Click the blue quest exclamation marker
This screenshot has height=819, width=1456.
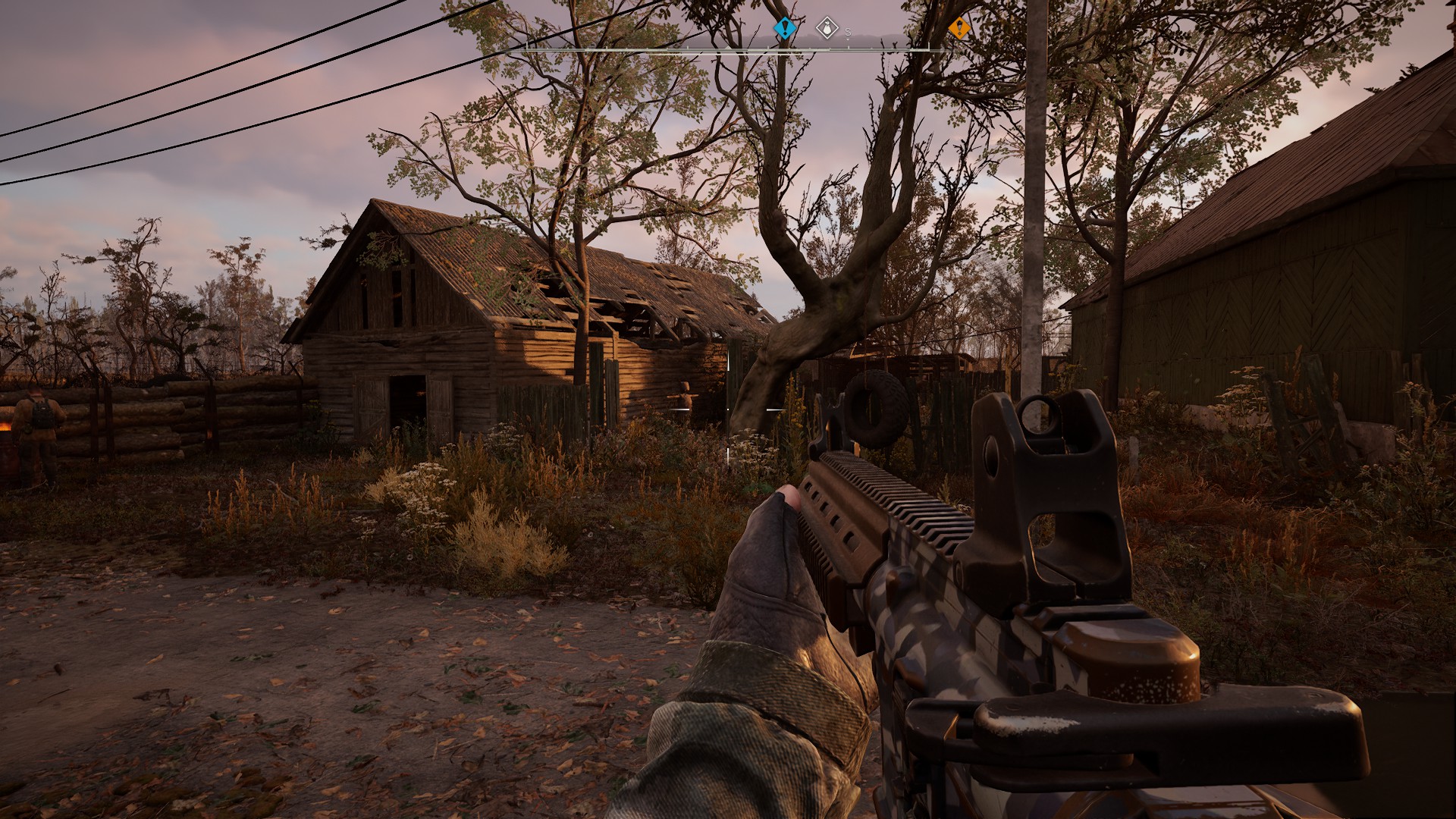point(784,29)
